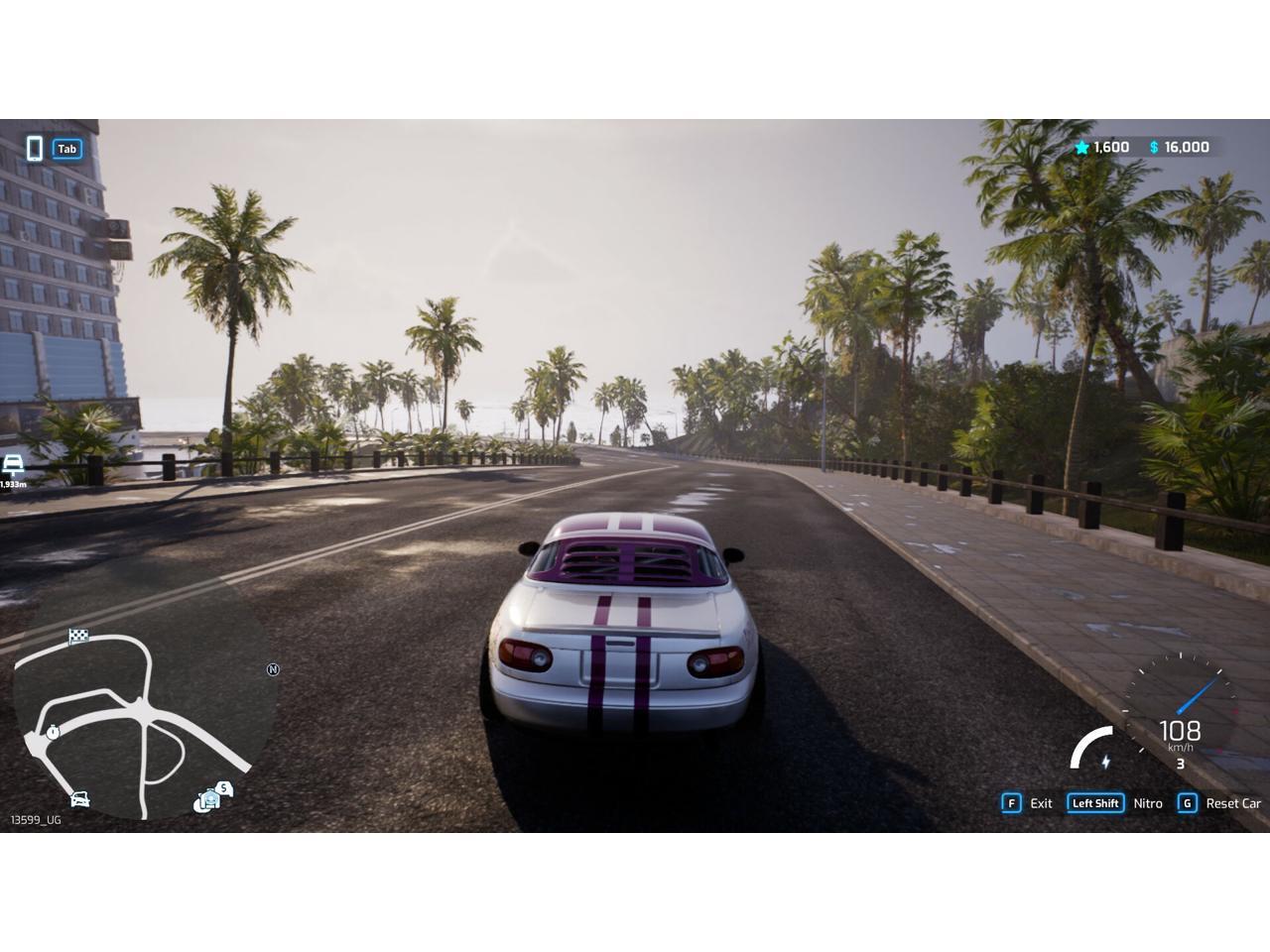Screen dimensions: 1270x952
Task: Select the garage marker on the minimap
Action: coord(208,799)
